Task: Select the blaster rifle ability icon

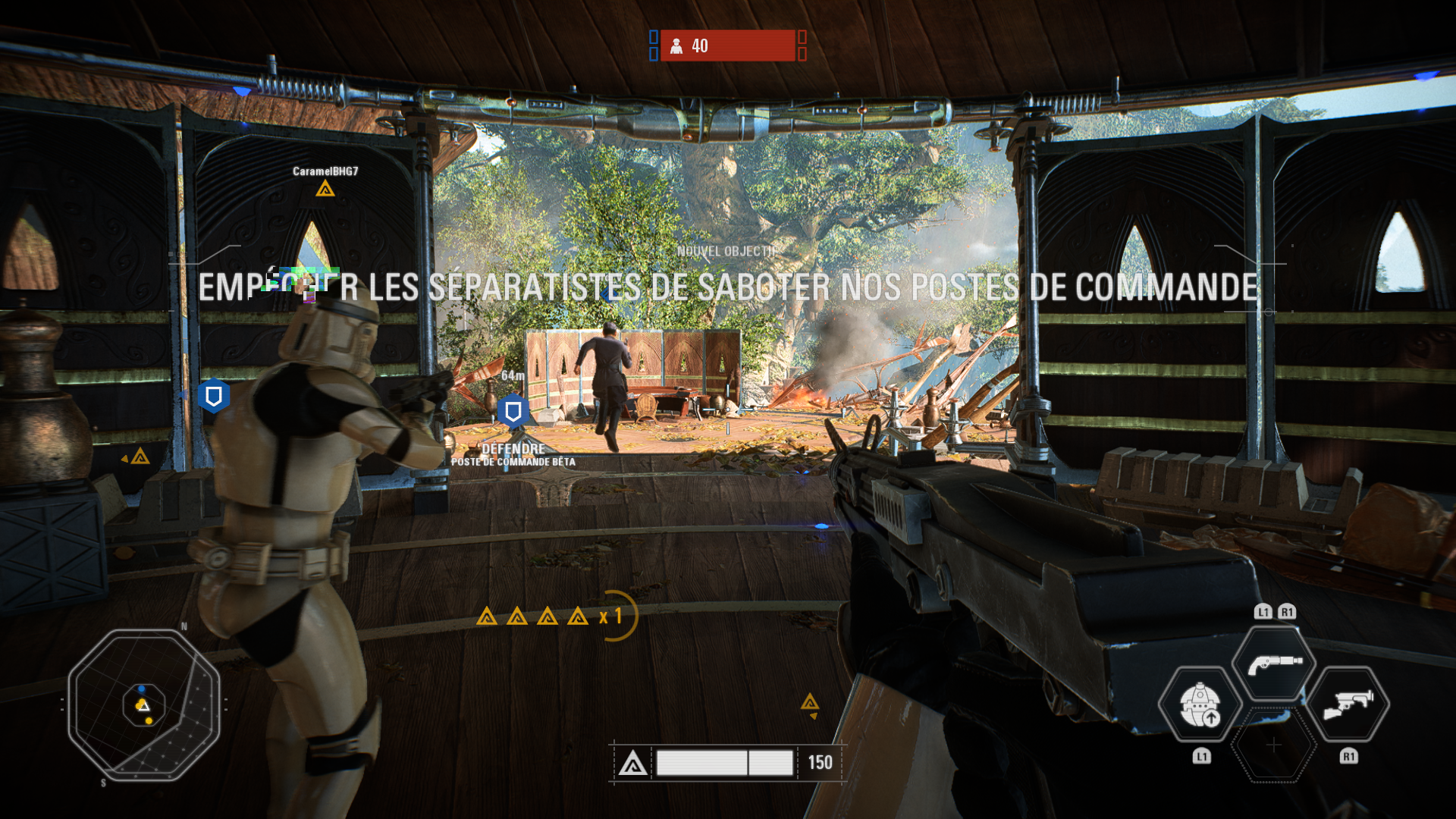Action: [x=1348, y=704]
